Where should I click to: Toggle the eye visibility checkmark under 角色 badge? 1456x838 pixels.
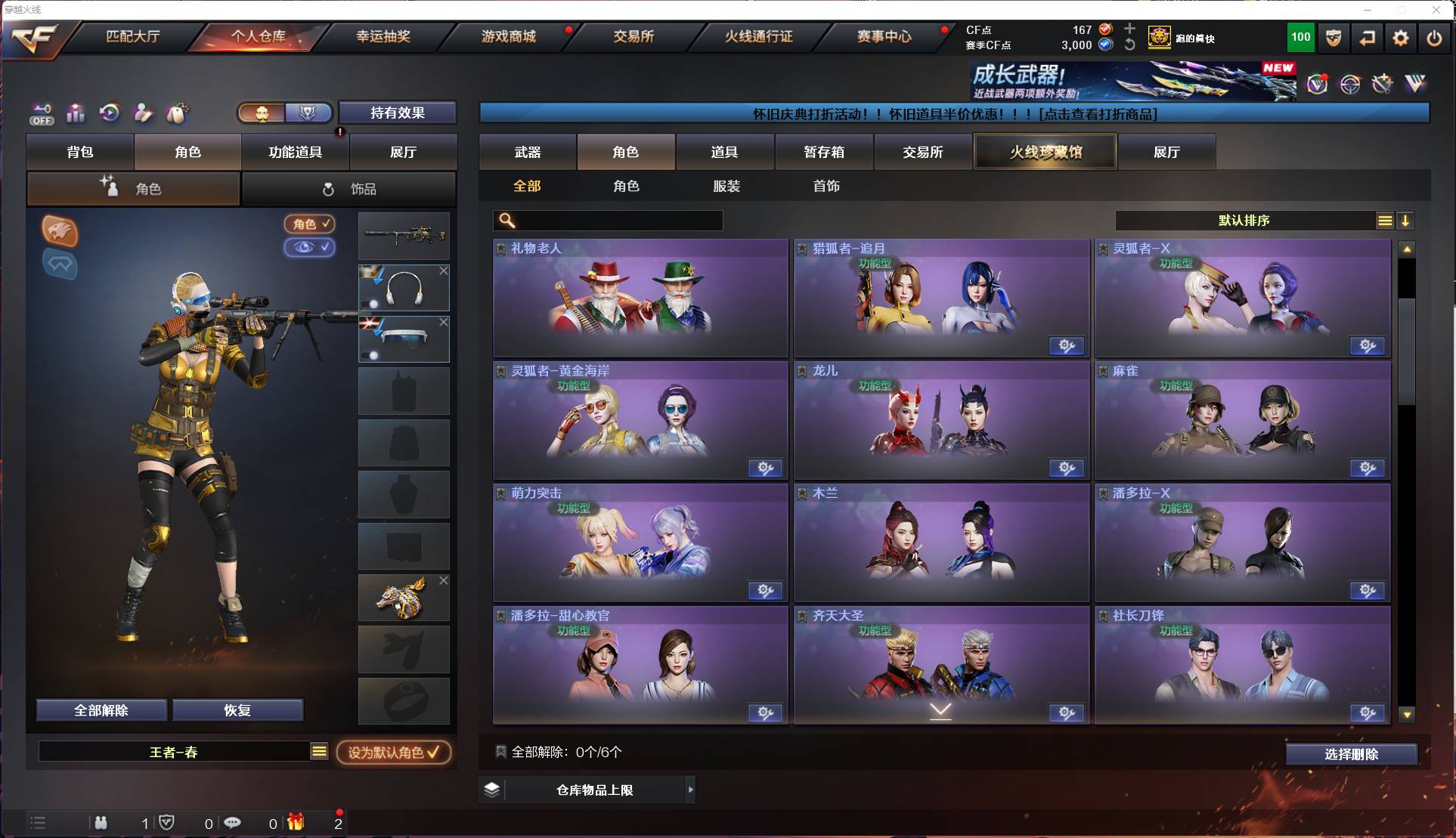click(x=310, y=247)
